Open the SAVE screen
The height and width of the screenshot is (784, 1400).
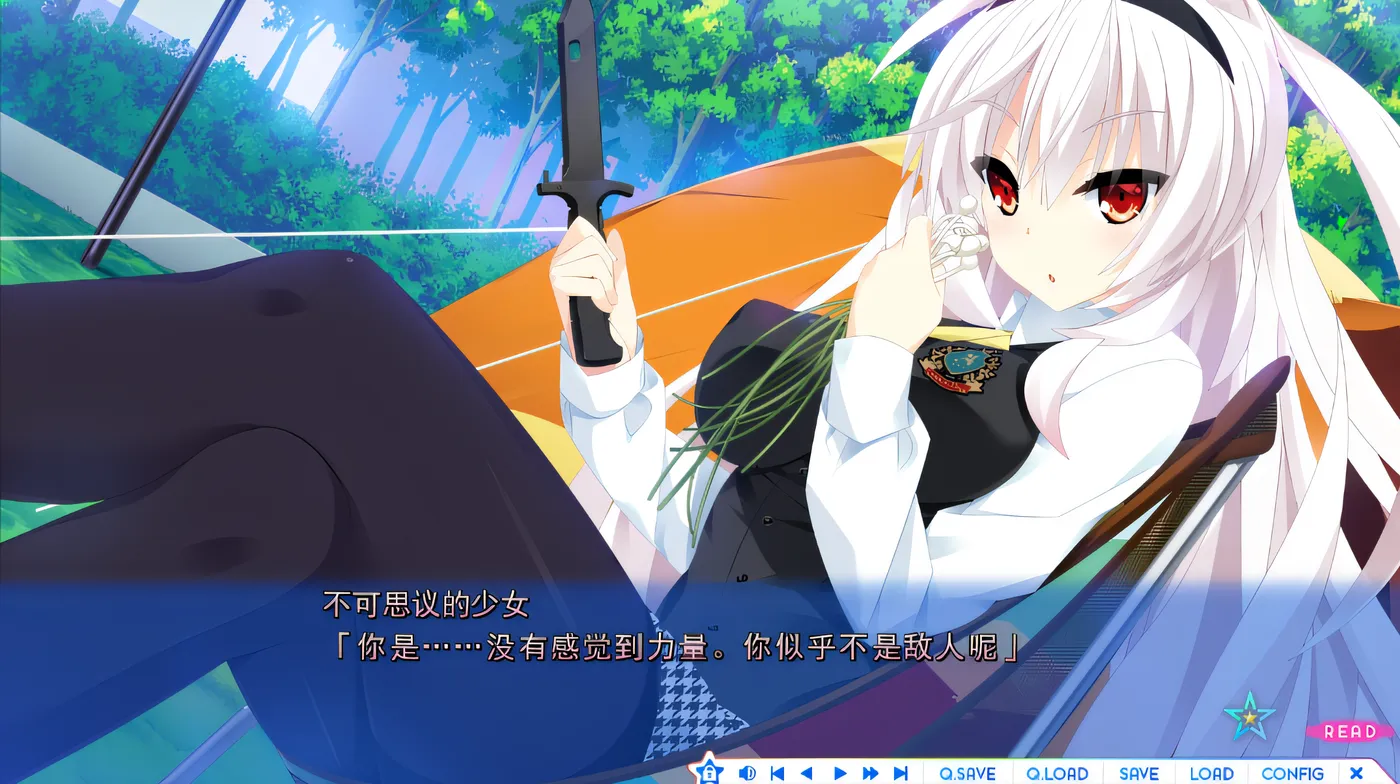point(1137,773)
